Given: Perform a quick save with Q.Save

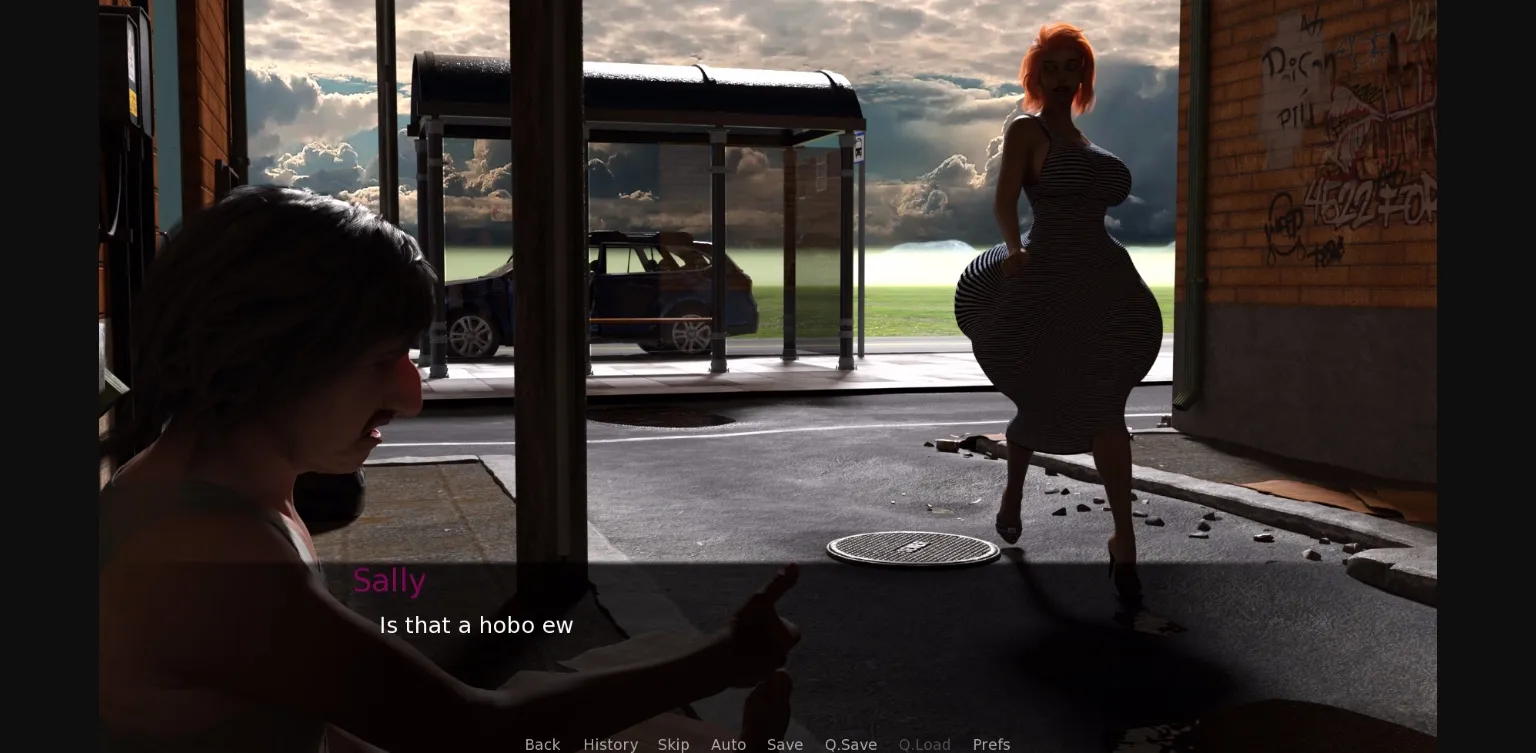Looking at the screenshot, I should [x=851, y=744].
